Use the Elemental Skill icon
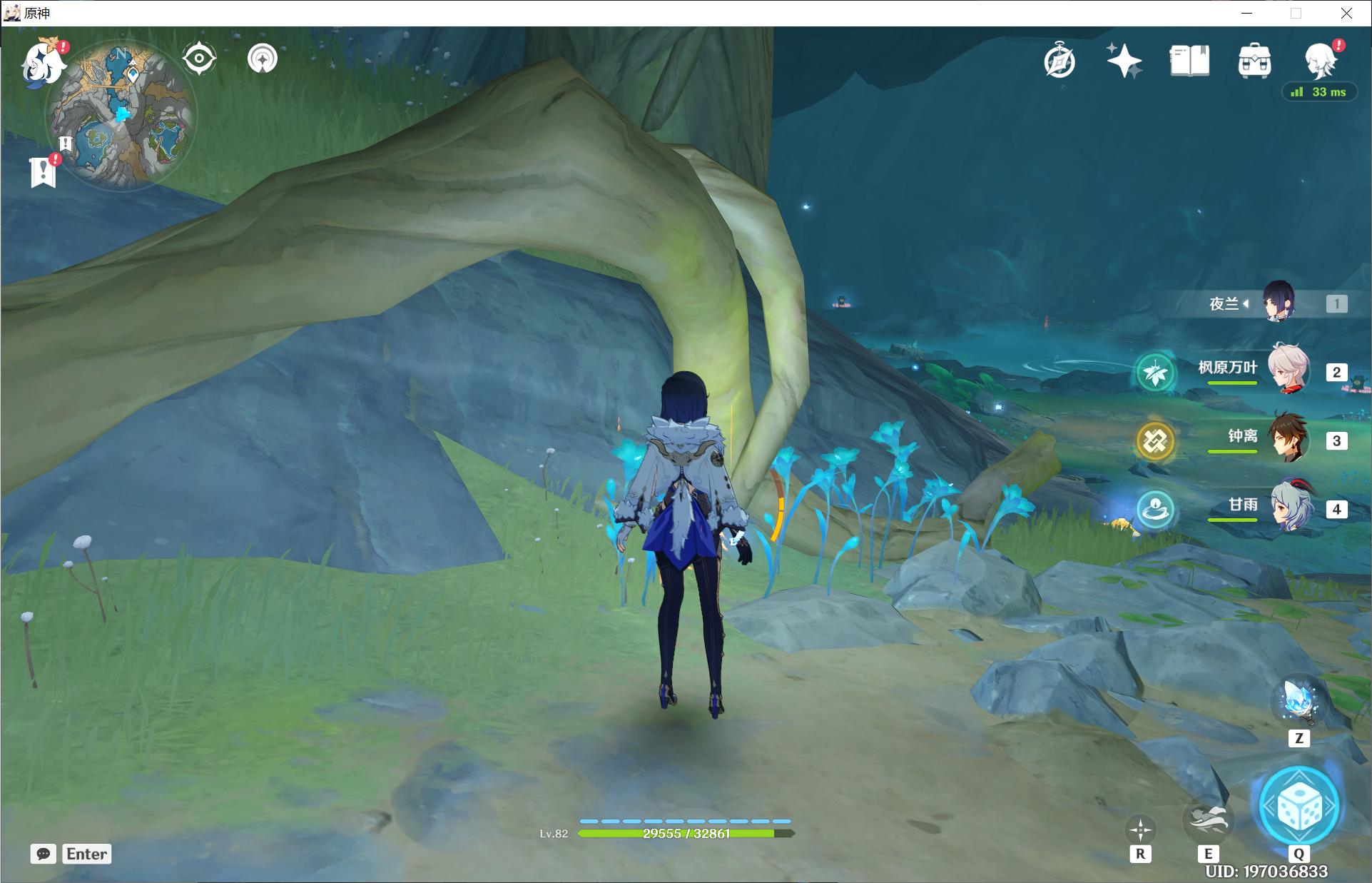Screen dimensions: 1372x883 [1207, 821]
